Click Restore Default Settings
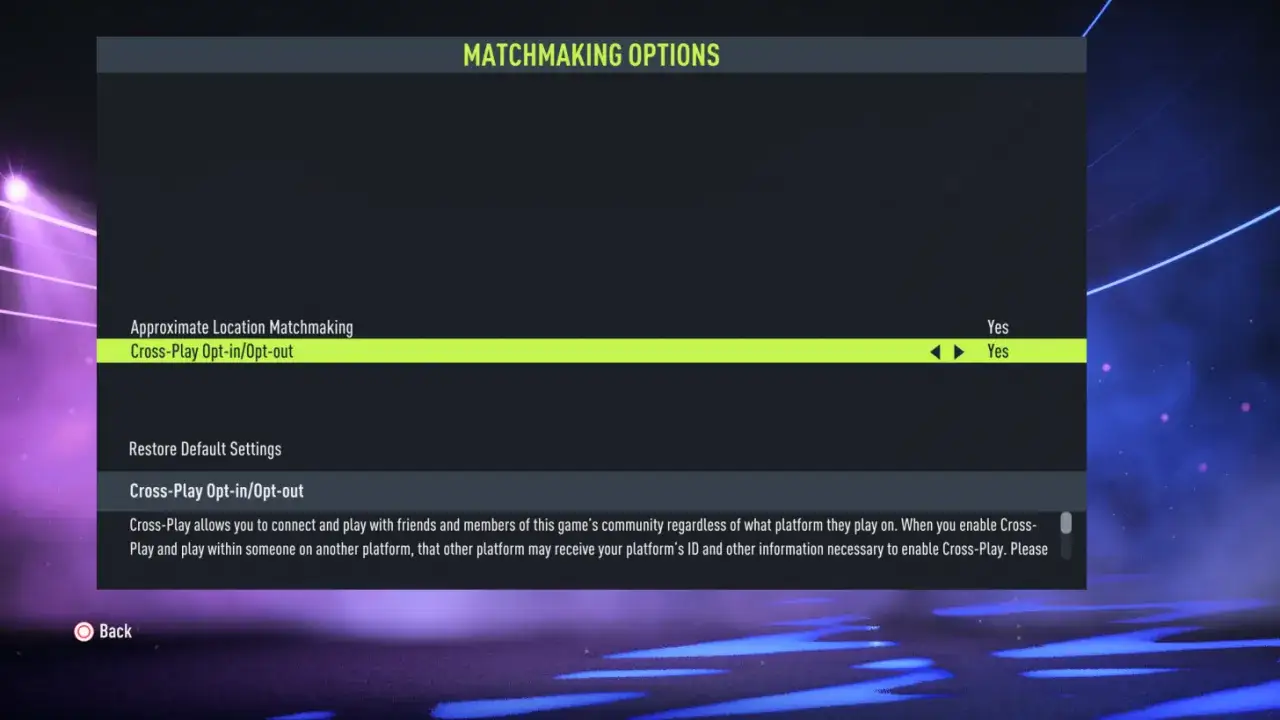The height and width of the screenshot is (720, 1280). coord(204,449)
